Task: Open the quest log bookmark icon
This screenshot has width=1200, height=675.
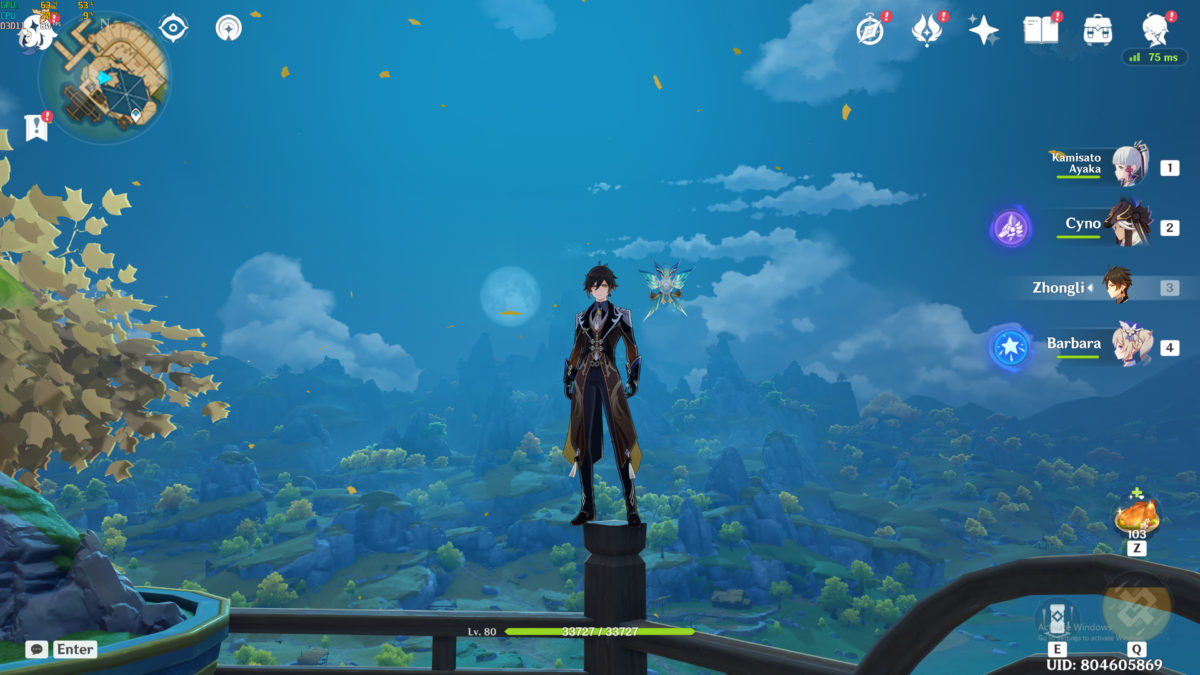Action: point(37,127)
